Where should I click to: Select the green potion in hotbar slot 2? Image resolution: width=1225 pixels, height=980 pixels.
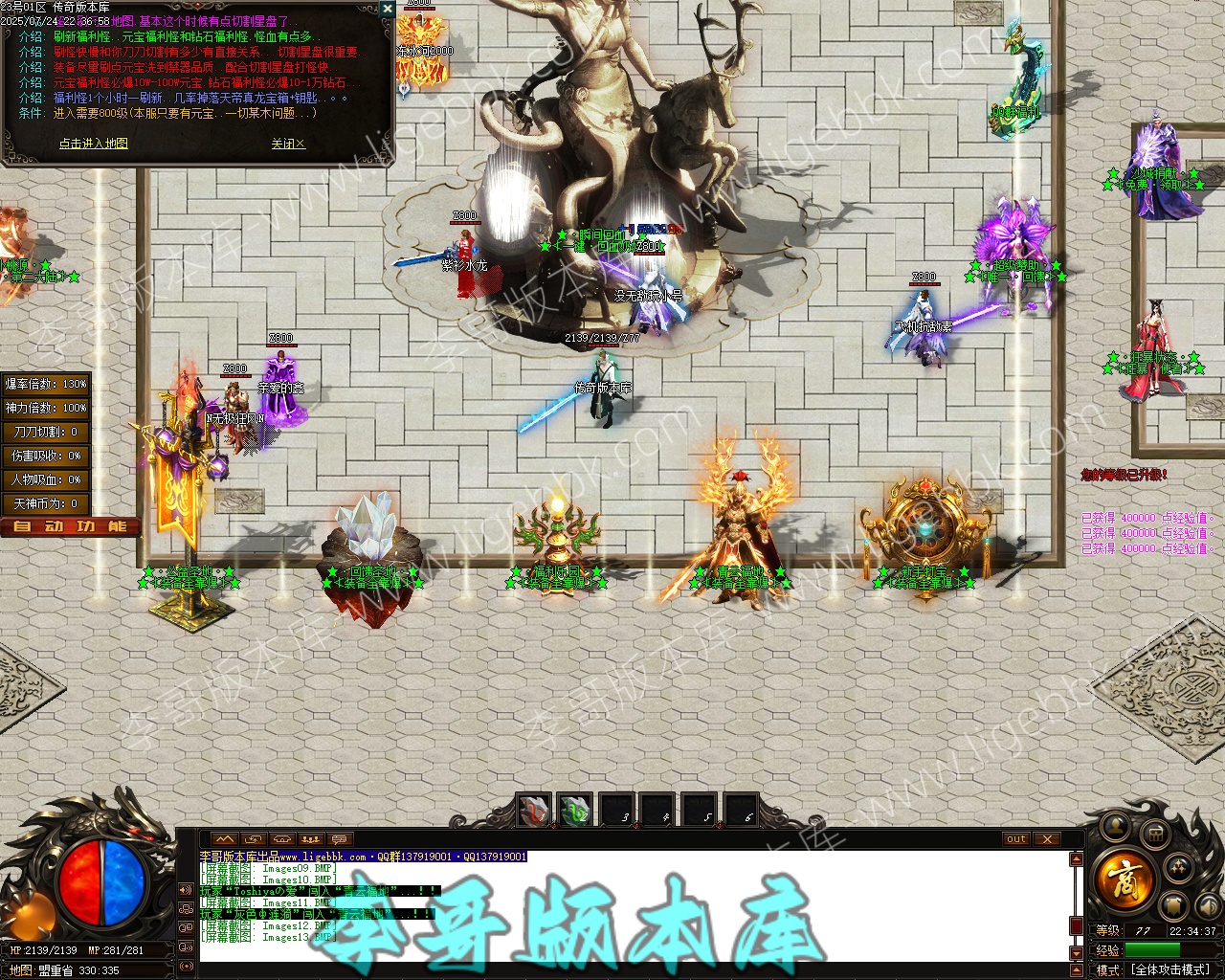575,812
